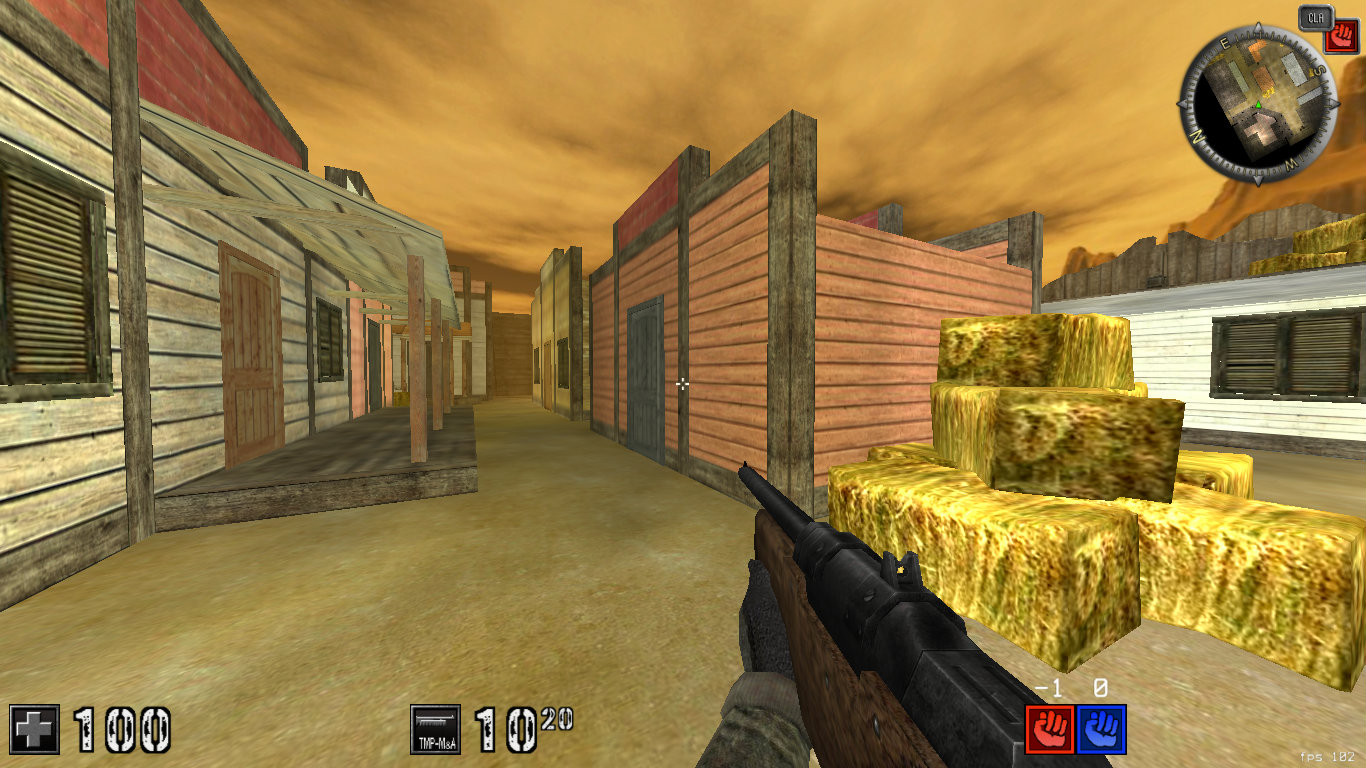Click the CLA team badge label
Screen dimensions: 1366x768
tap(1315, 16)
